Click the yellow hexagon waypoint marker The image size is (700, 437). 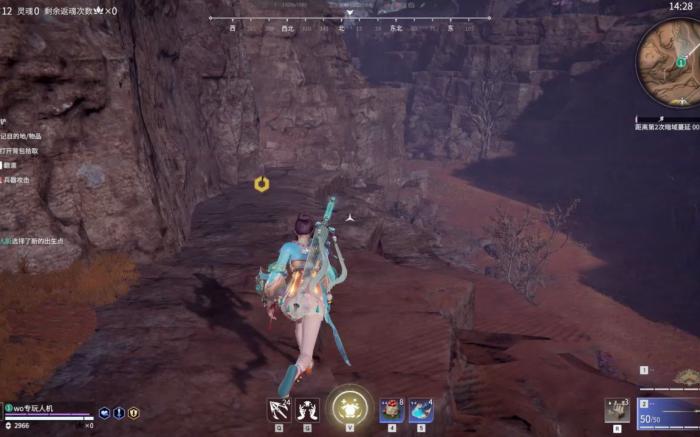pyautogui.click(x=261, y=184)
